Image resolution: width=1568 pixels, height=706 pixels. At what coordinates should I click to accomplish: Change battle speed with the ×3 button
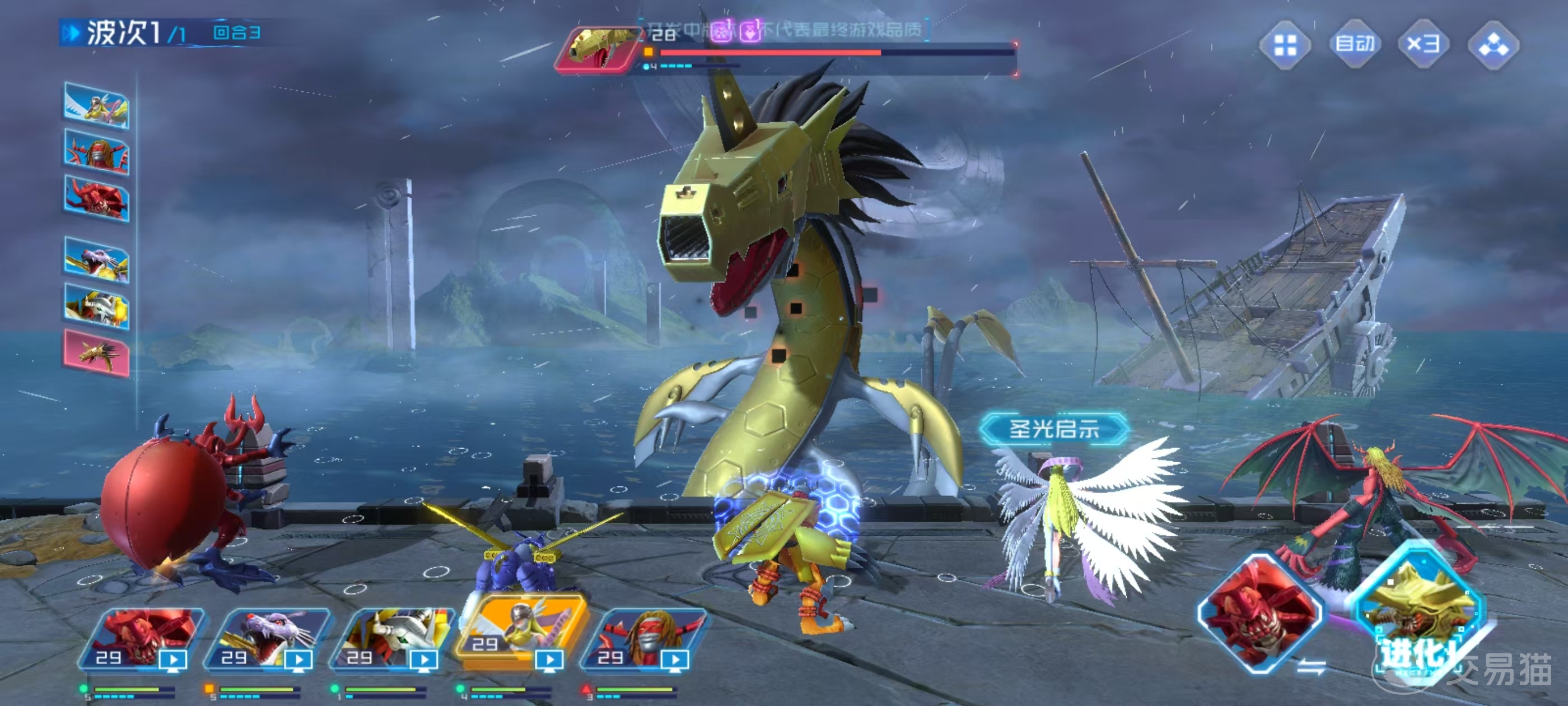(1422, 44)
